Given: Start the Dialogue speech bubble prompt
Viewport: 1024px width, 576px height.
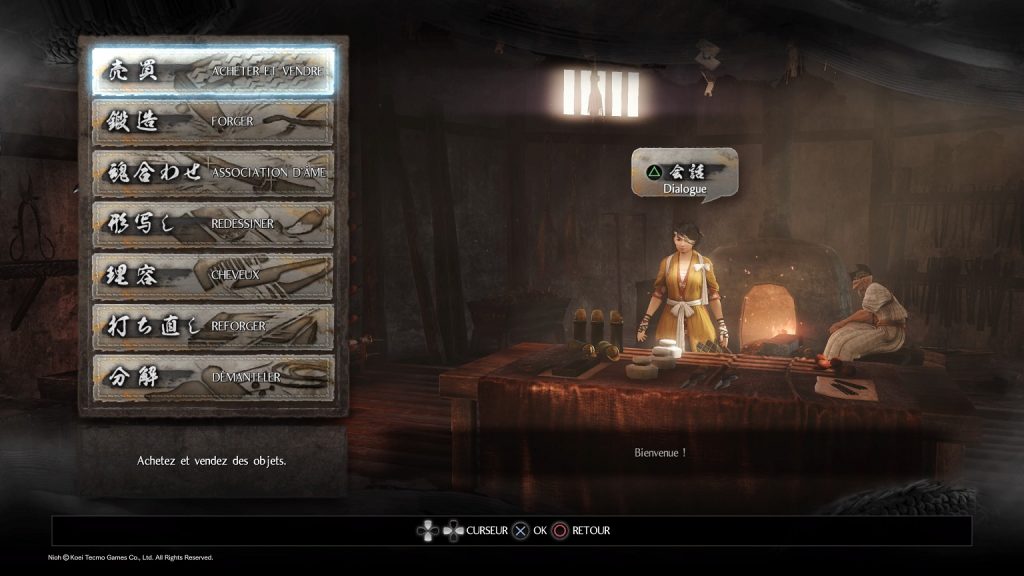Looking at the screenshot, I should [x=684, y=176].
